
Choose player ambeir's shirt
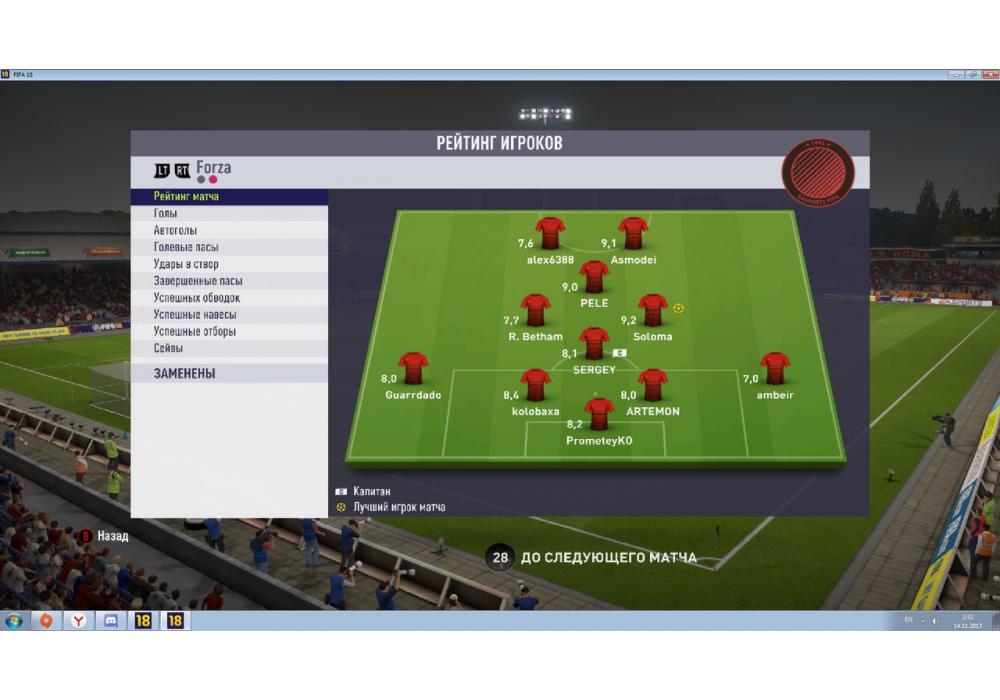775,368
